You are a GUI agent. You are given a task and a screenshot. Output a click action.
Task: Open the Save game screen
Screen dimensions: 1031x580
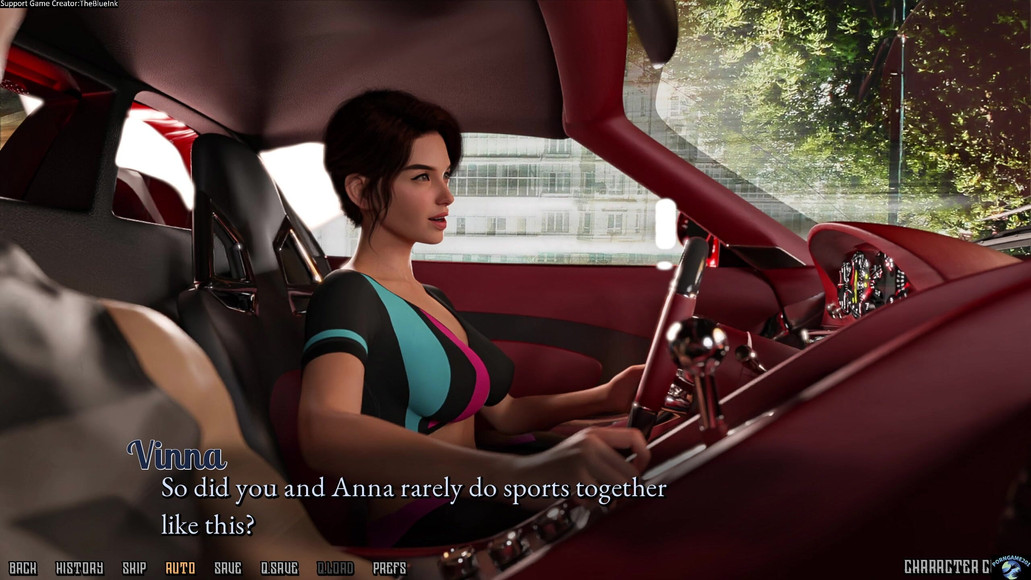tap(228, 568)
